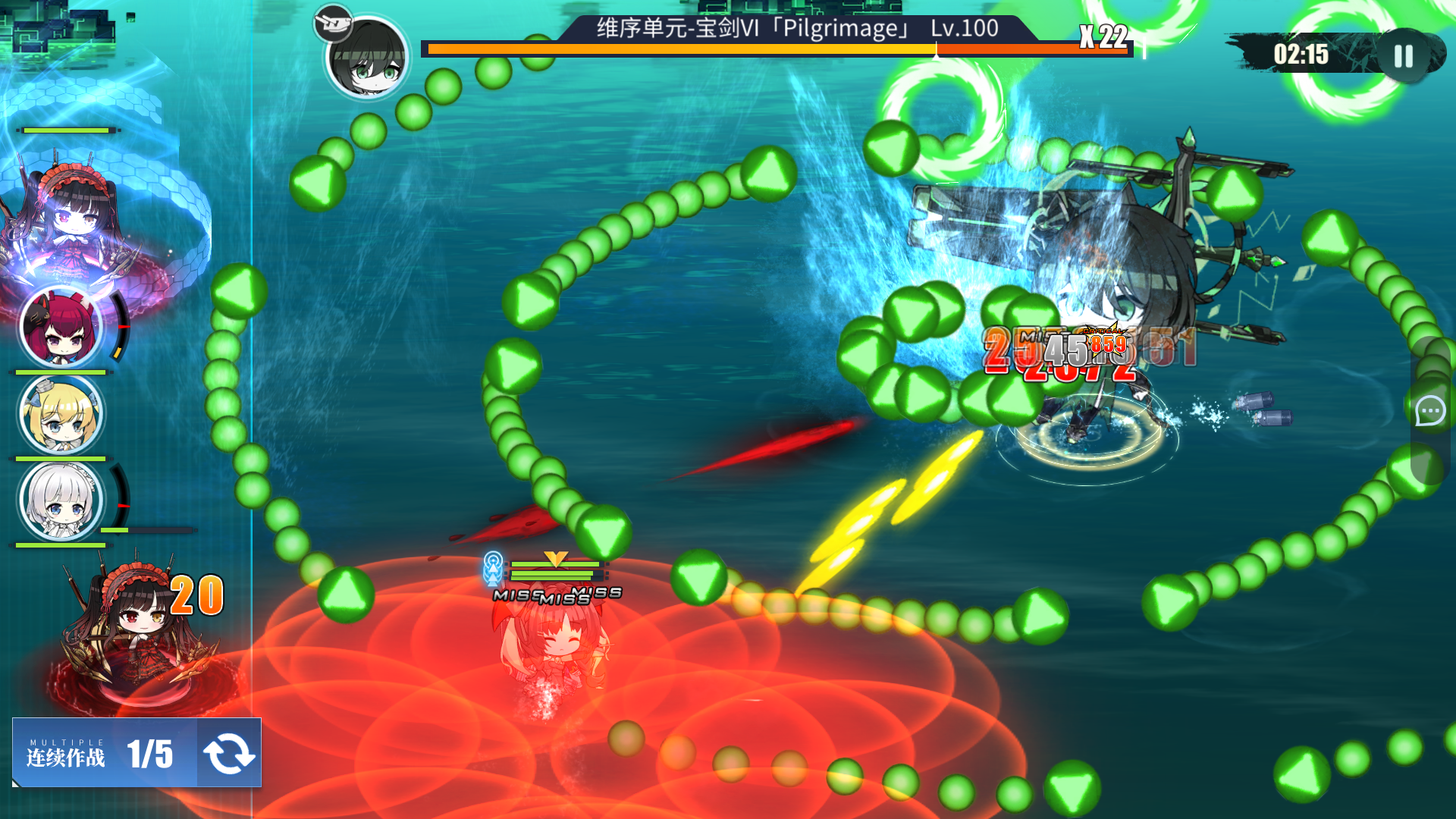1456x819 pixels.
Task: Select the red-haired ship portrait
Action: tap(61, 327)
